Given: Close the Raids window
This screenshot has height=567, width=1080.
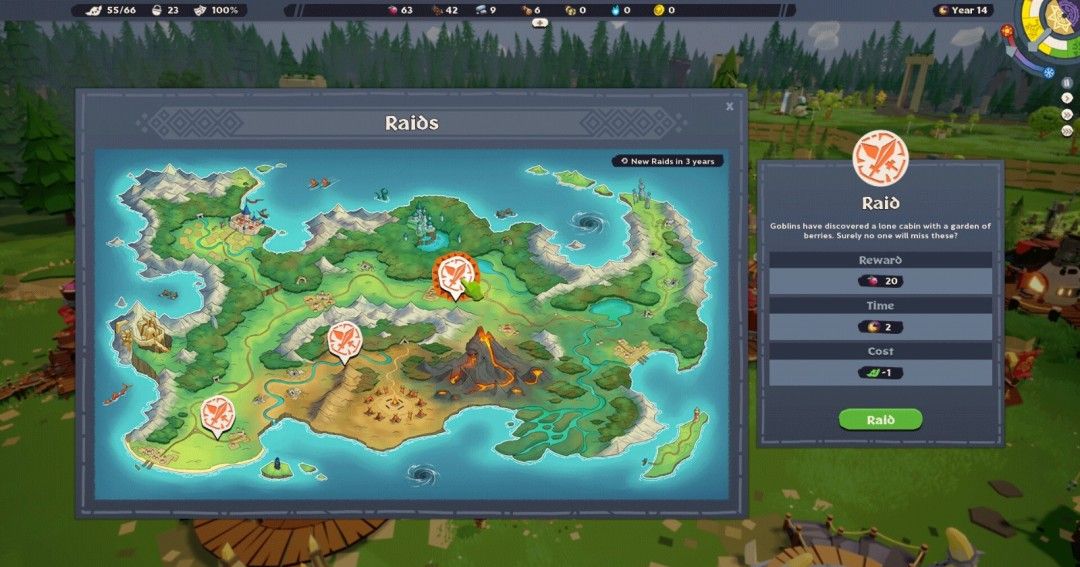Looking at the screenshot, I should coord(729,106).
